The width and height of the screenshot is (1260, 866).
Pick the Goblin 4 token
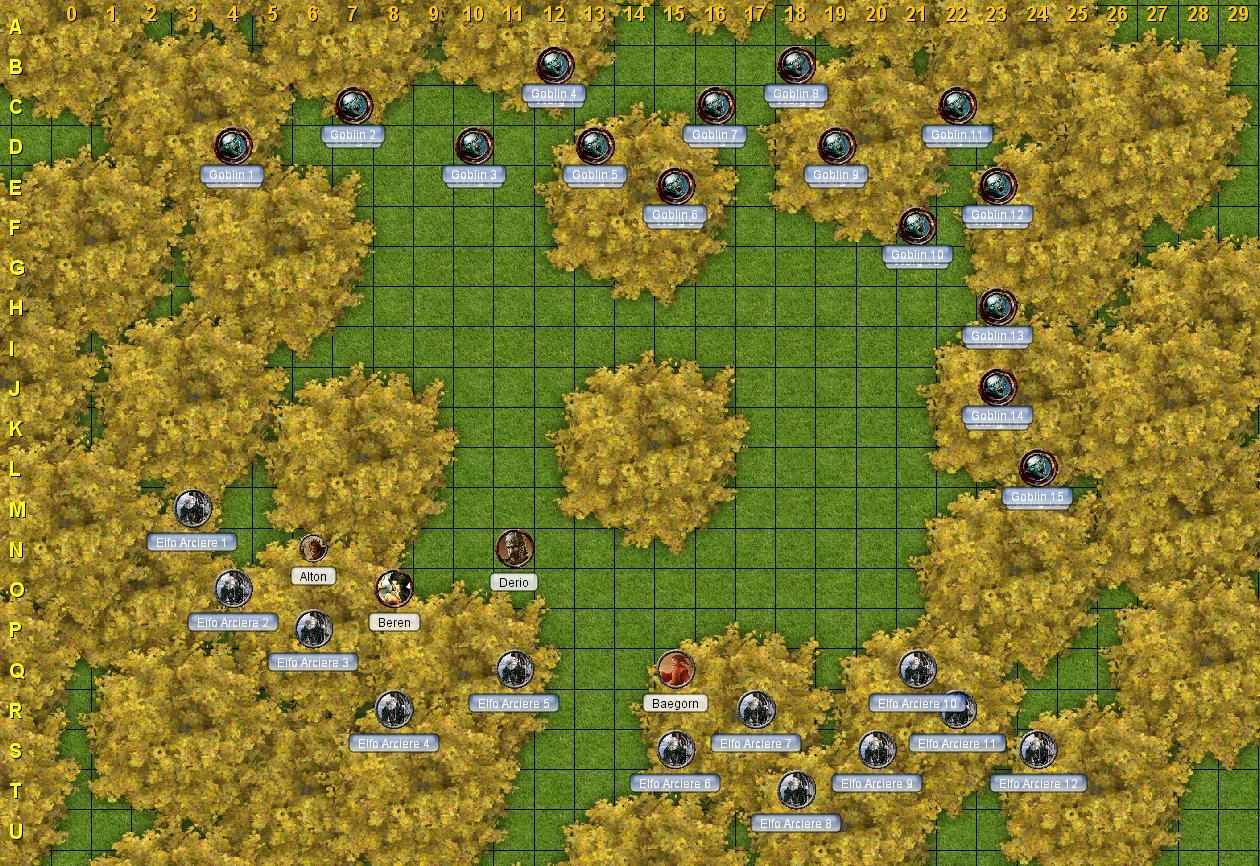[x=555, y=66]
